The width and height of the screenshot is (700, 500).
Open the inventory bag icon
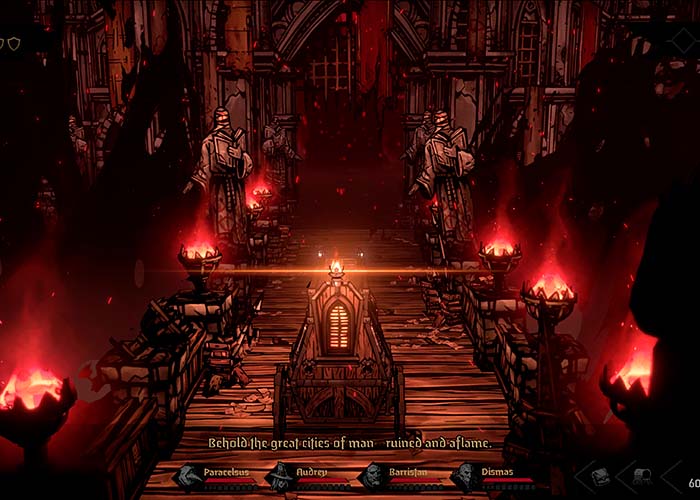[601, 478]
